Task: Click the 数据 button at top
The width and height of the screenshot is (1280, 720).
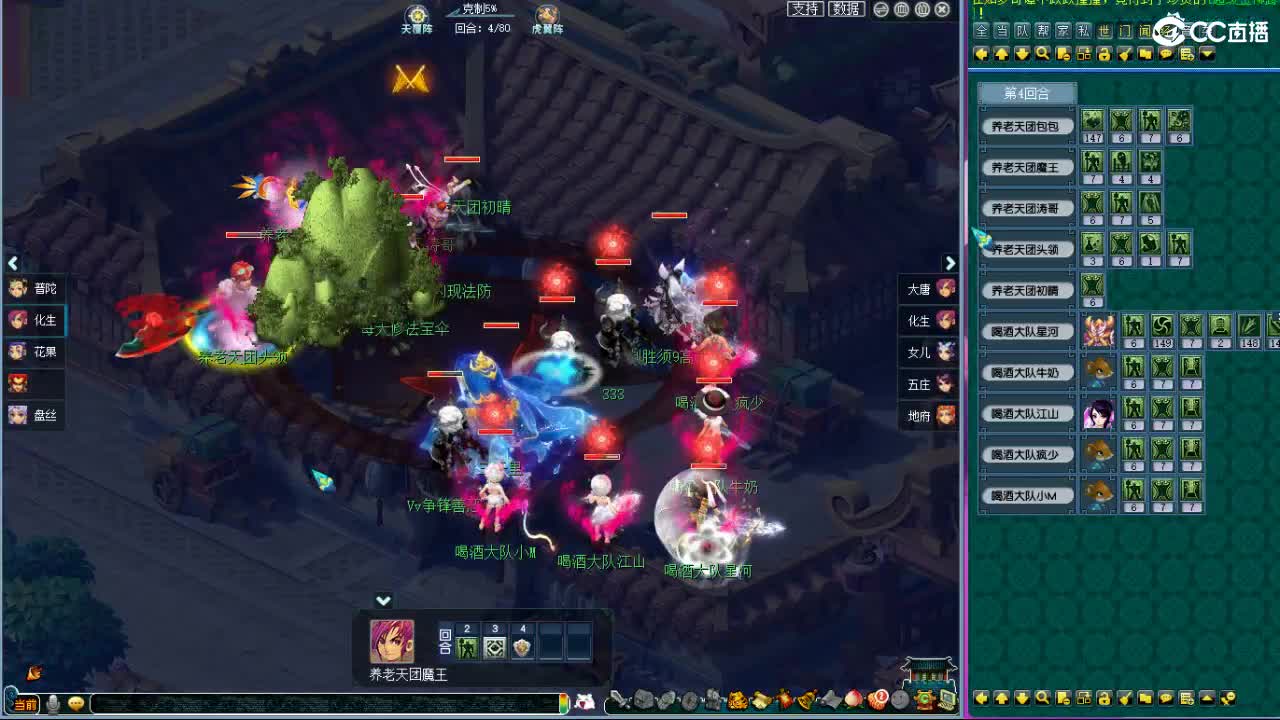Action: point(846,10)
